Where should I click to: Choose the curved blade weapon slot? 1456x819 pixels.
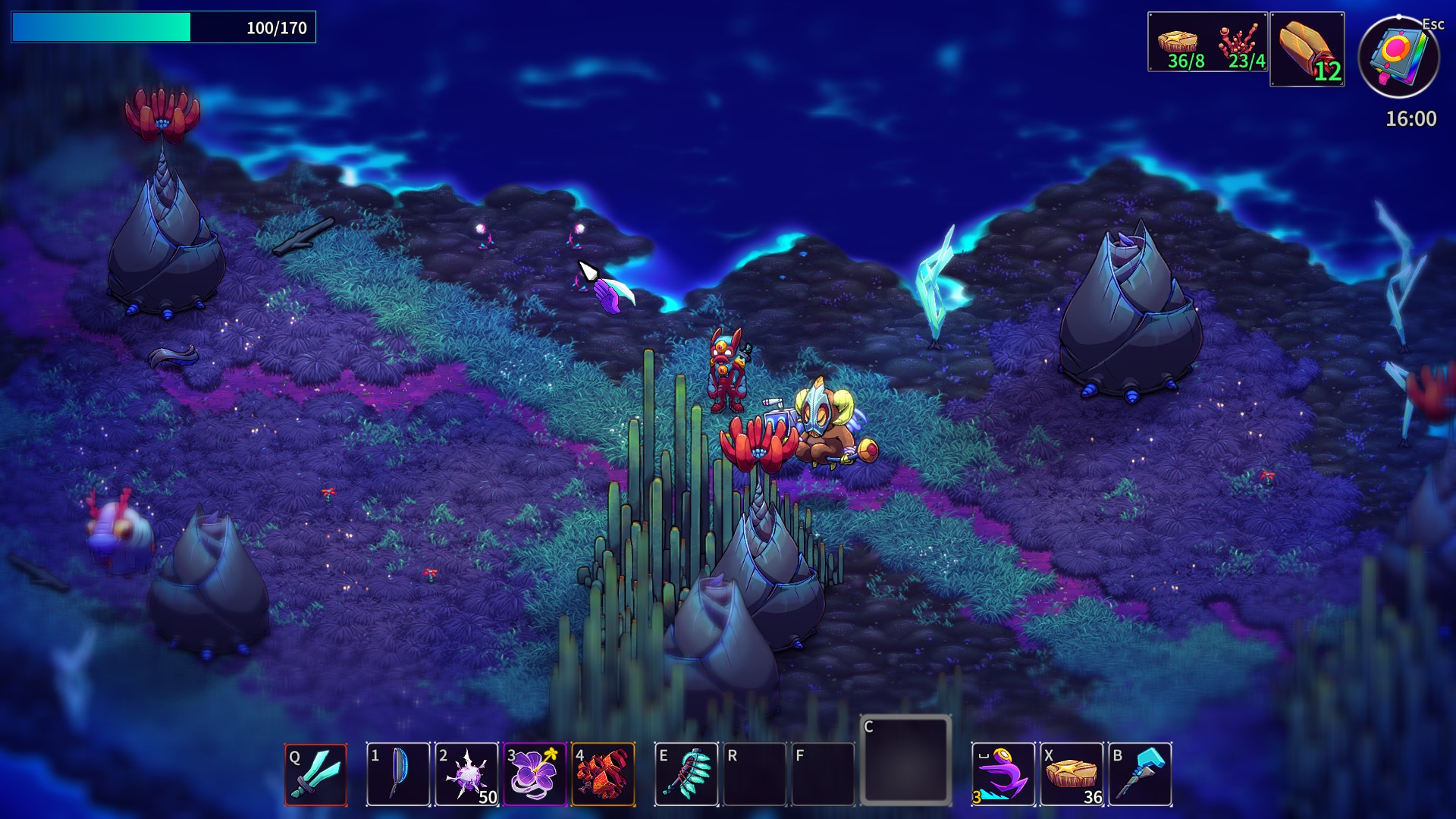pos(398,774)
